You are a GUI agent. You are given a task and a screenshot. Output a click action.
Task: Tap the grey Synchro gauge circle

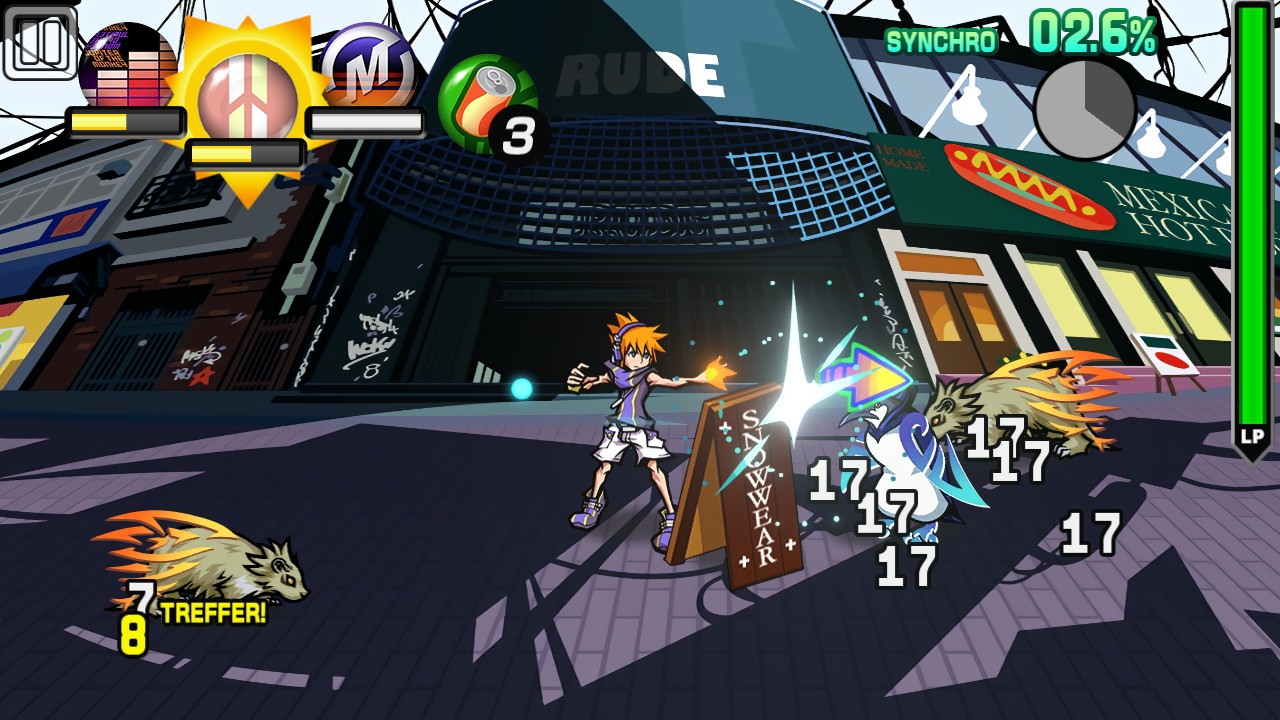(x=1084, y=109)
